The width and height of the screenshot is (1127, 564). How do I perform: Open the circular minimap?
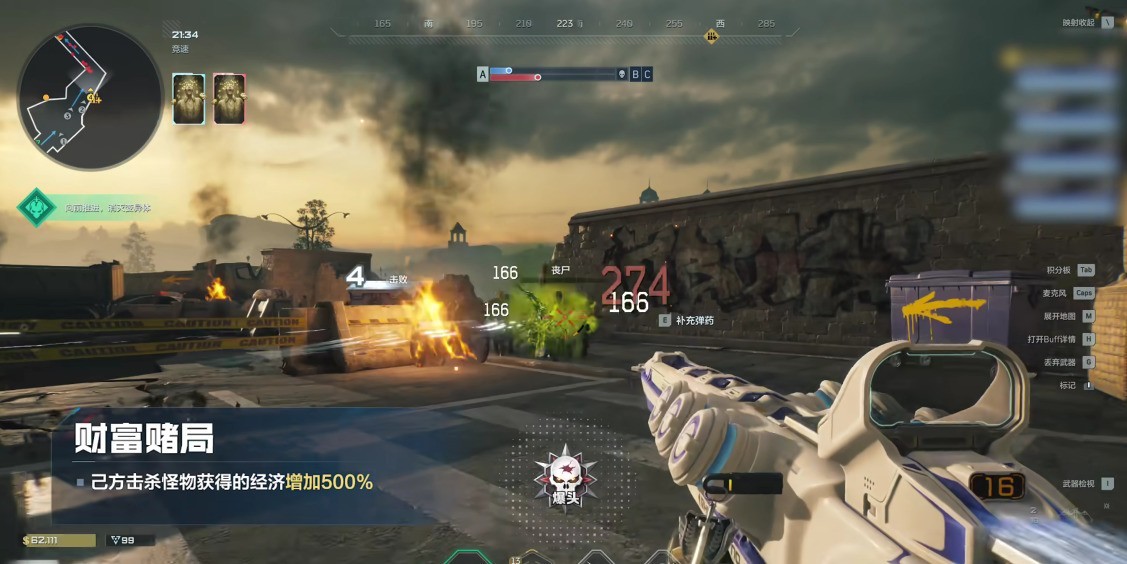90,97
